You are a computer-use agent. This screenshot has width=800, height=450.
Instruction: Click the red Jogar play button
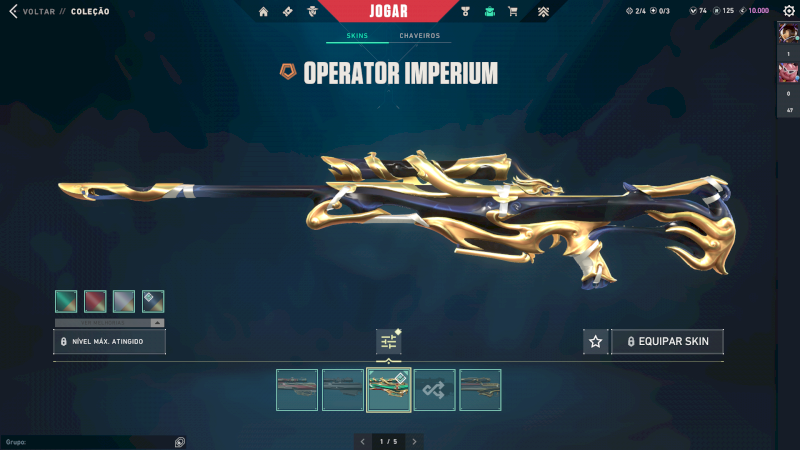(388, 11)
